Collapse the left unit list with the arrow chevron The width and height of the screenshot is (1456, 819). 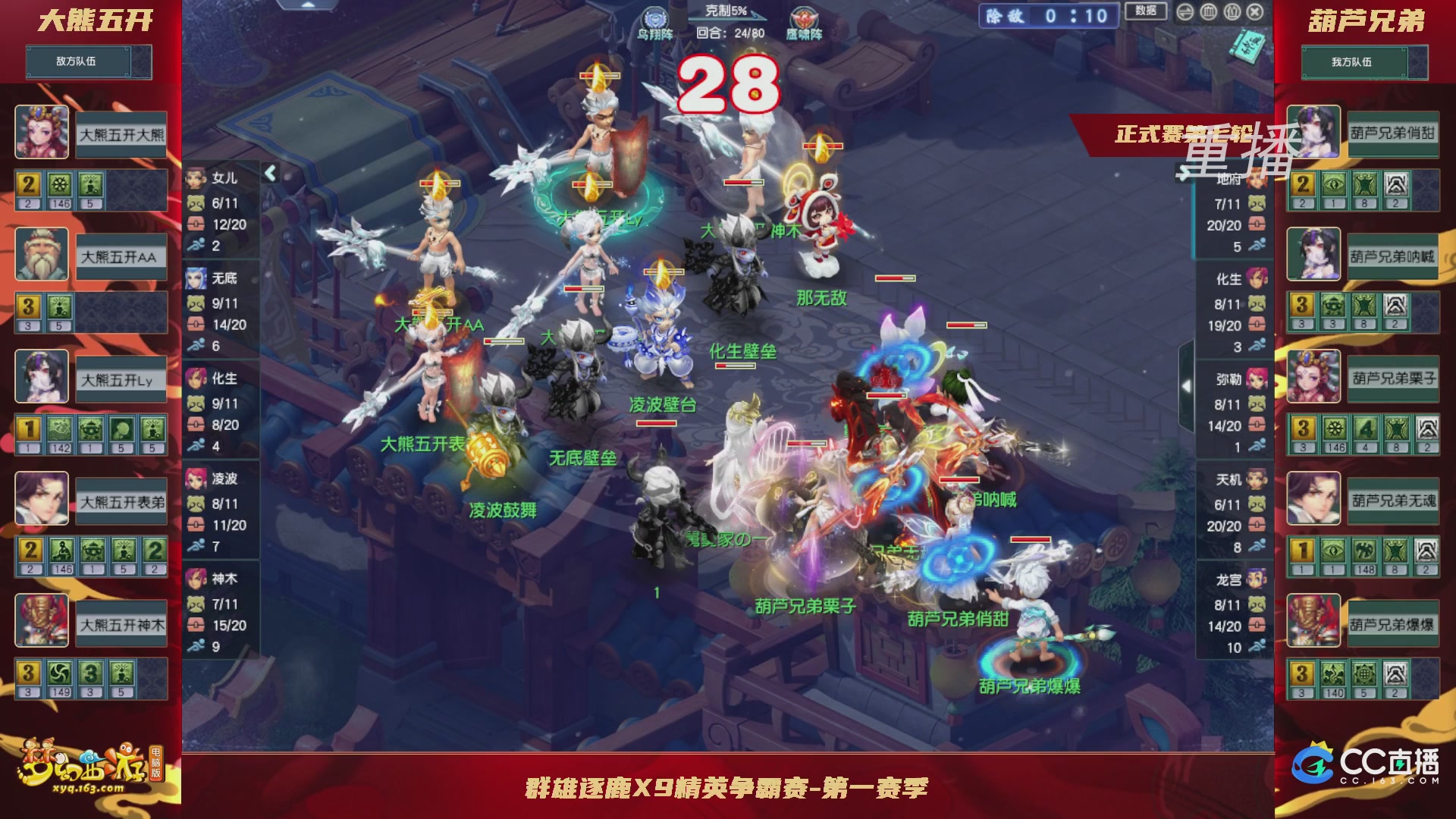[x=269, y=174]
